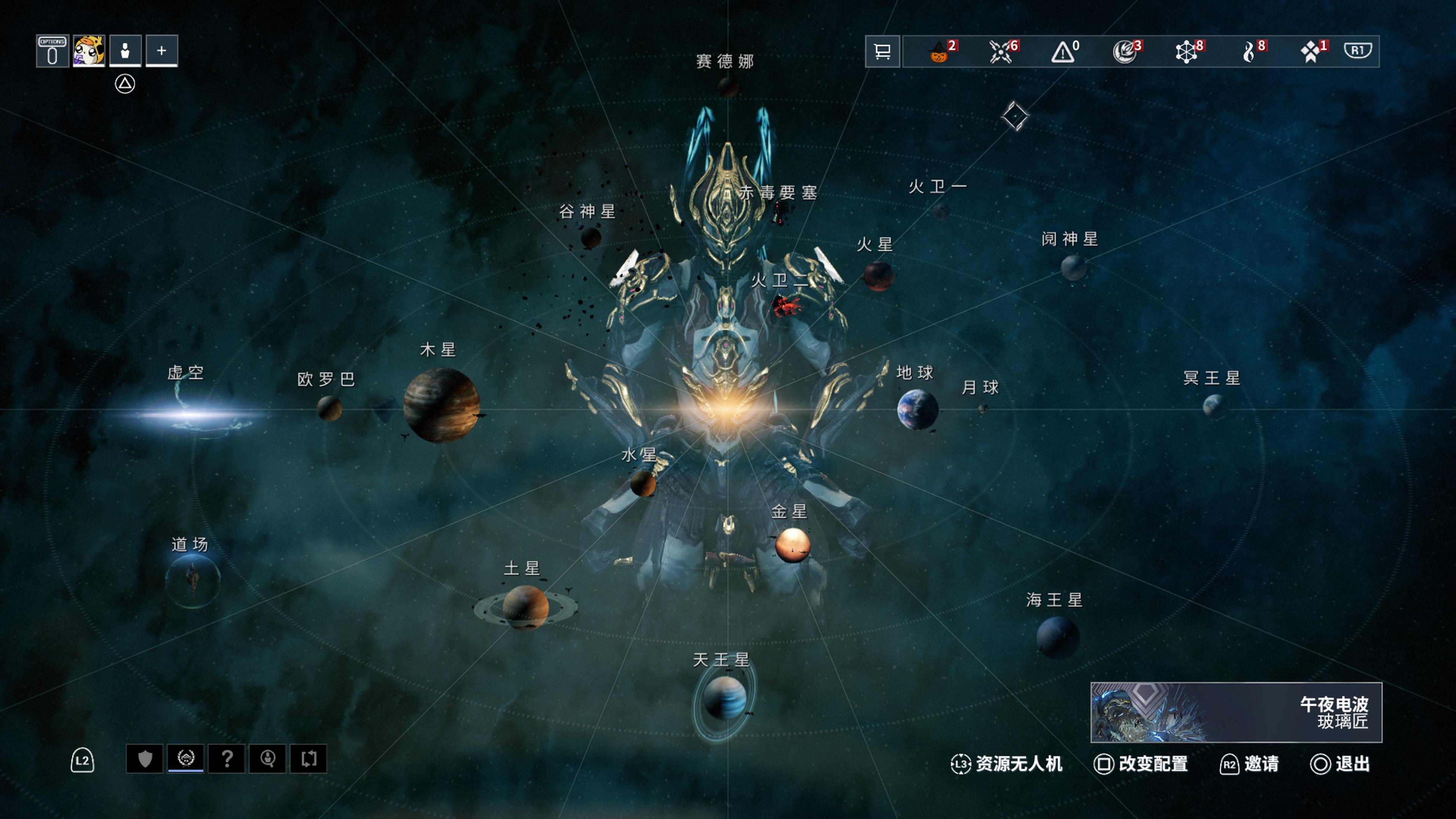Select the ringed planet 土星
Image resolution: width=1456 pixels, height=819 pixels.
[525, 607]
